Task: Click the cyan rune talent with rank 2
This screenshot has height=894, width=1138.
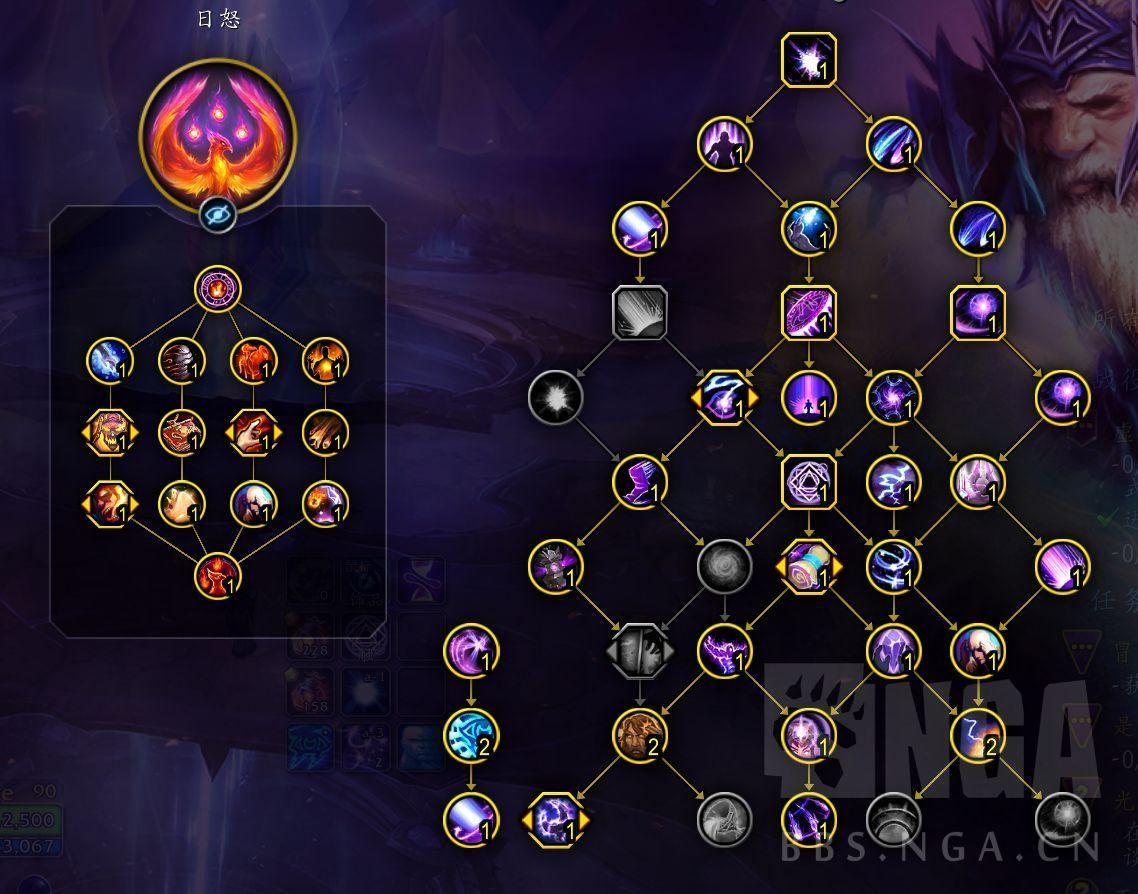Action: [x=470, y=735]
